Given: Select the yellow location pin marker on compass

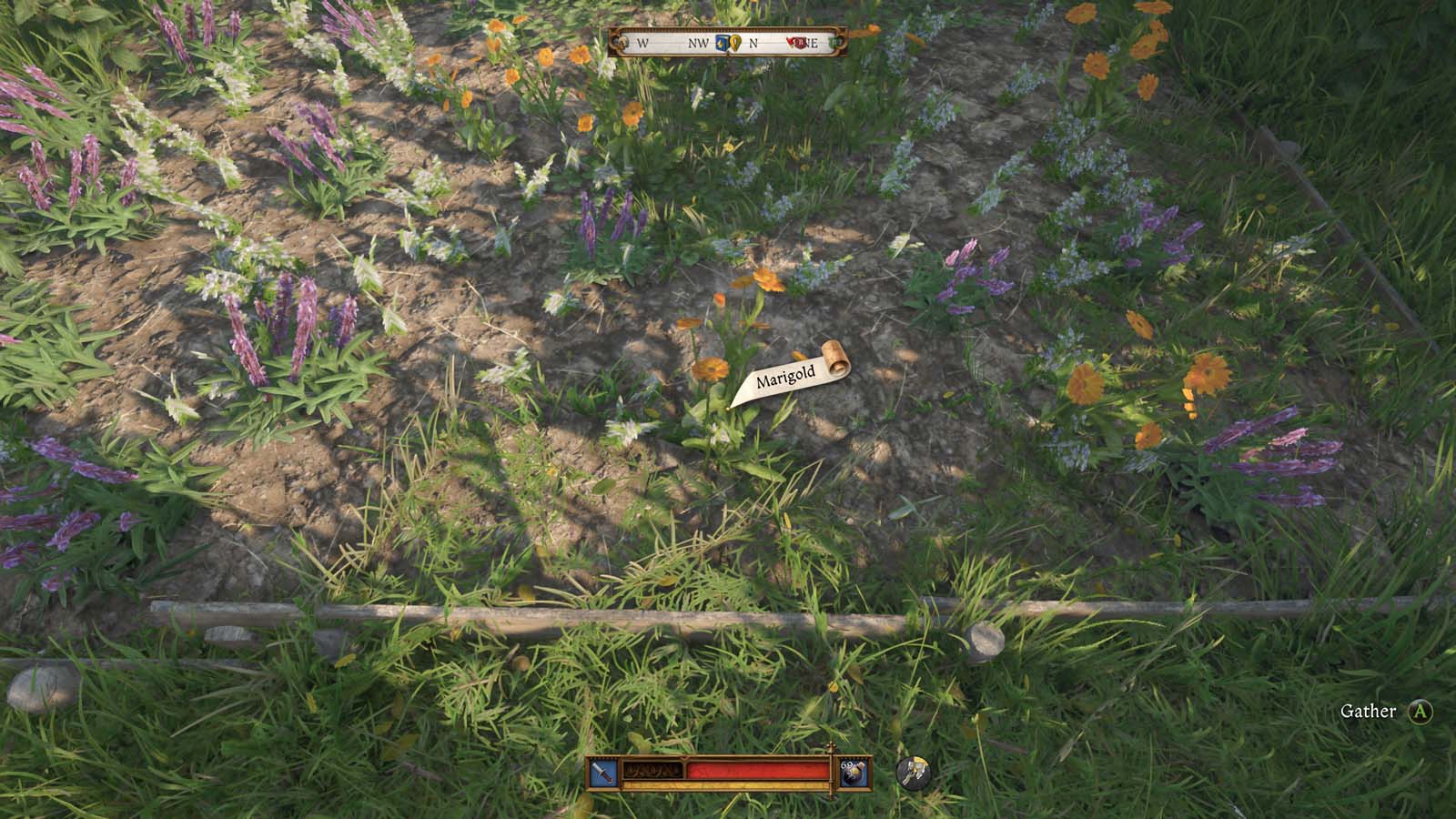Looking at the screenshot, I should click(735, 43).
